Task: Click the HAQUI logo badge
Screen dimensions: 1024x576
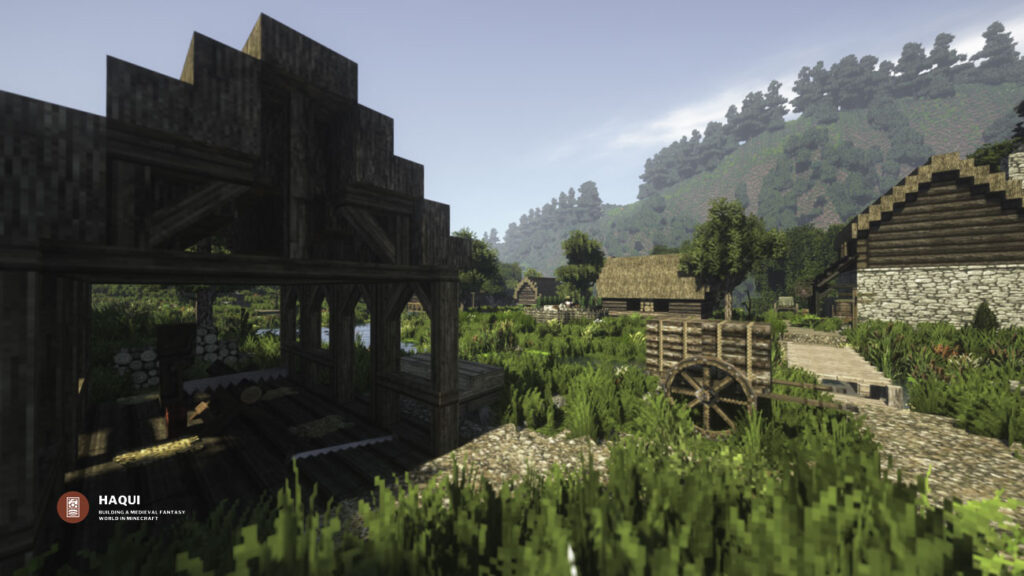Action: click(x=72, y=506)
